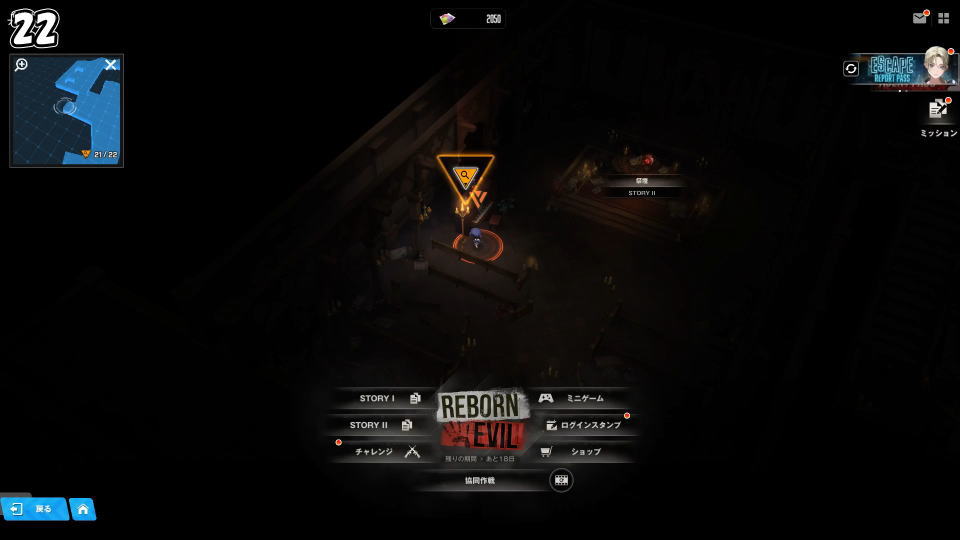
Task: Click the 戻る back button
Action: [34, 509]
